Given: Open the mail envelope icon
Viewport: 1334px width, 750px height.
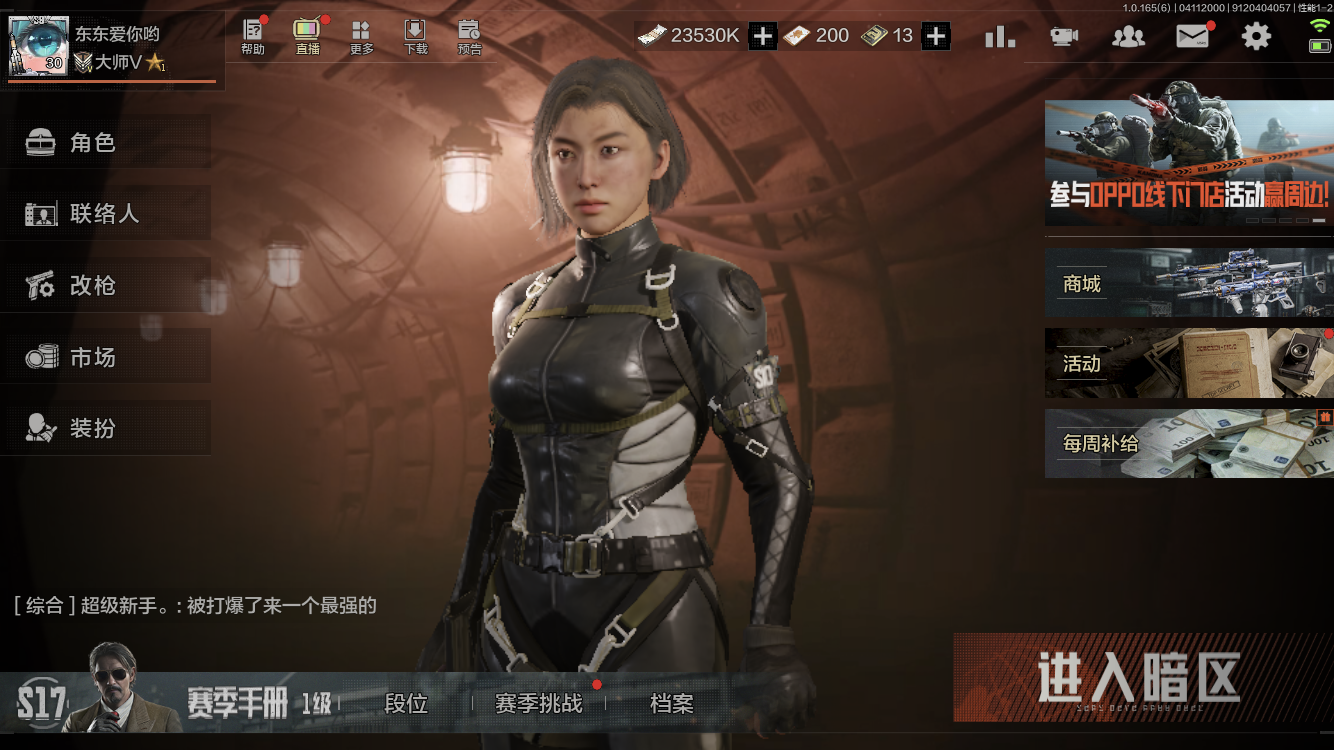Looking at the screenshot, I should point(1192,37).
